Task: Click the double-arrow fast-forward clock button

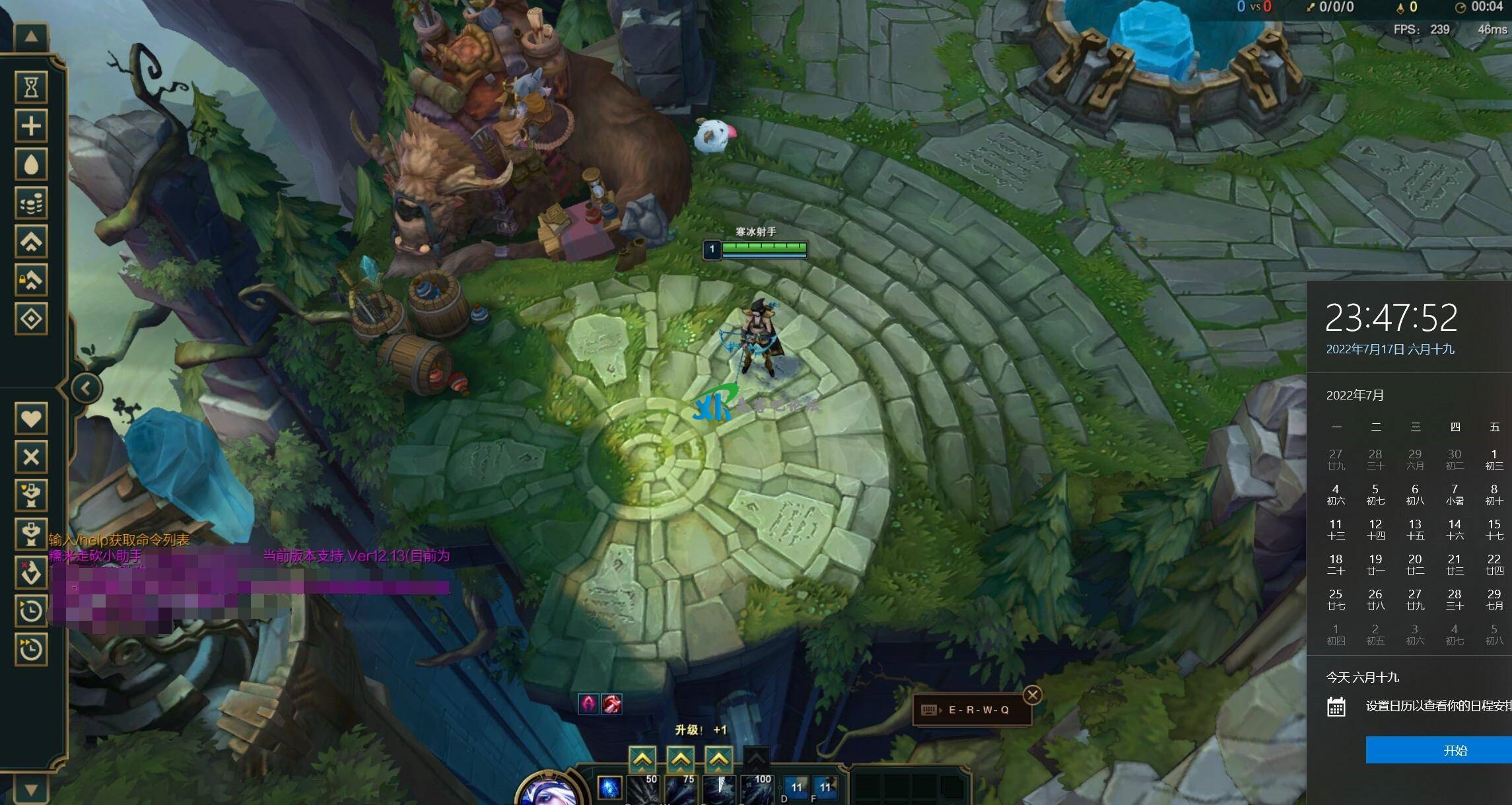Action: pyautogui.click(x=31, y=650)
